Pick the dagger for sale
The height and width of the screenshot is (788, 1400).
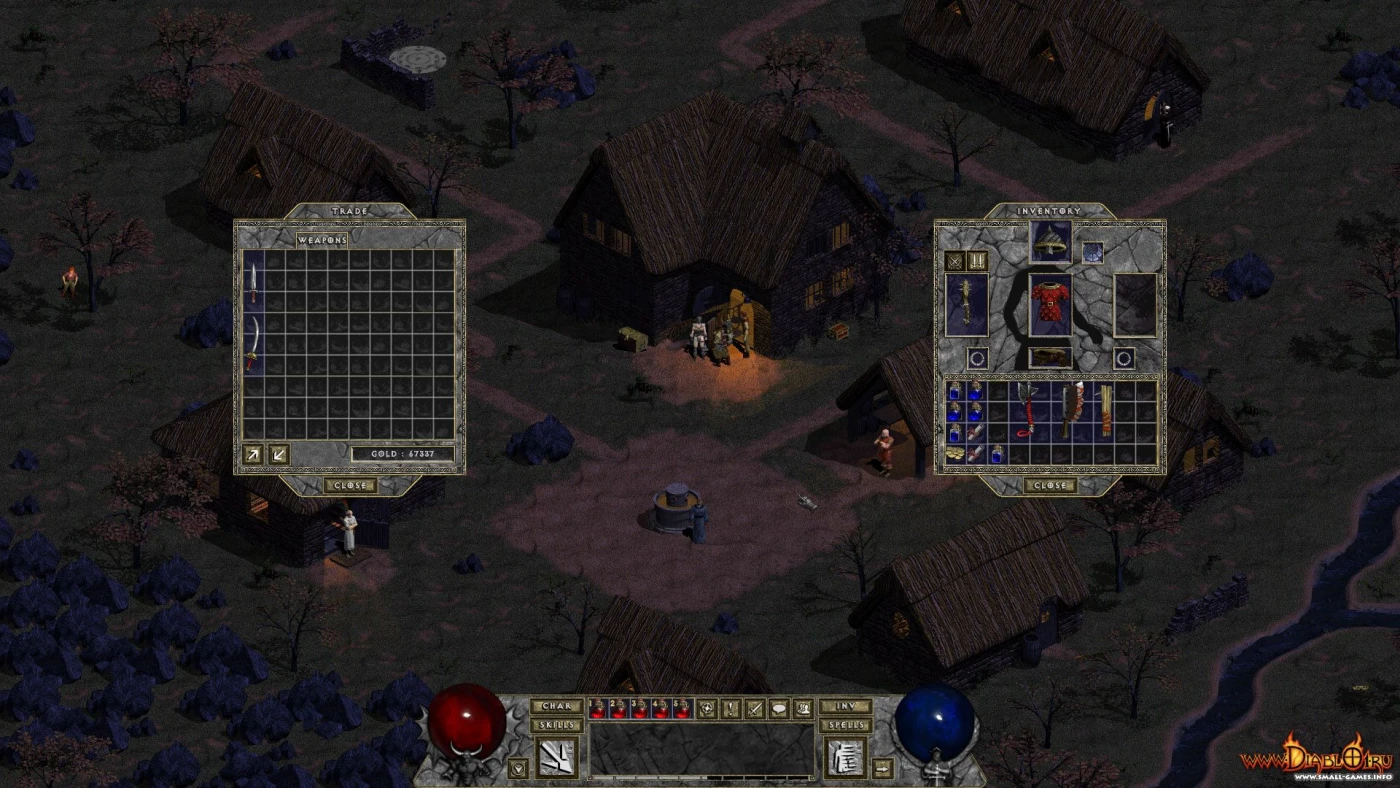254,285
